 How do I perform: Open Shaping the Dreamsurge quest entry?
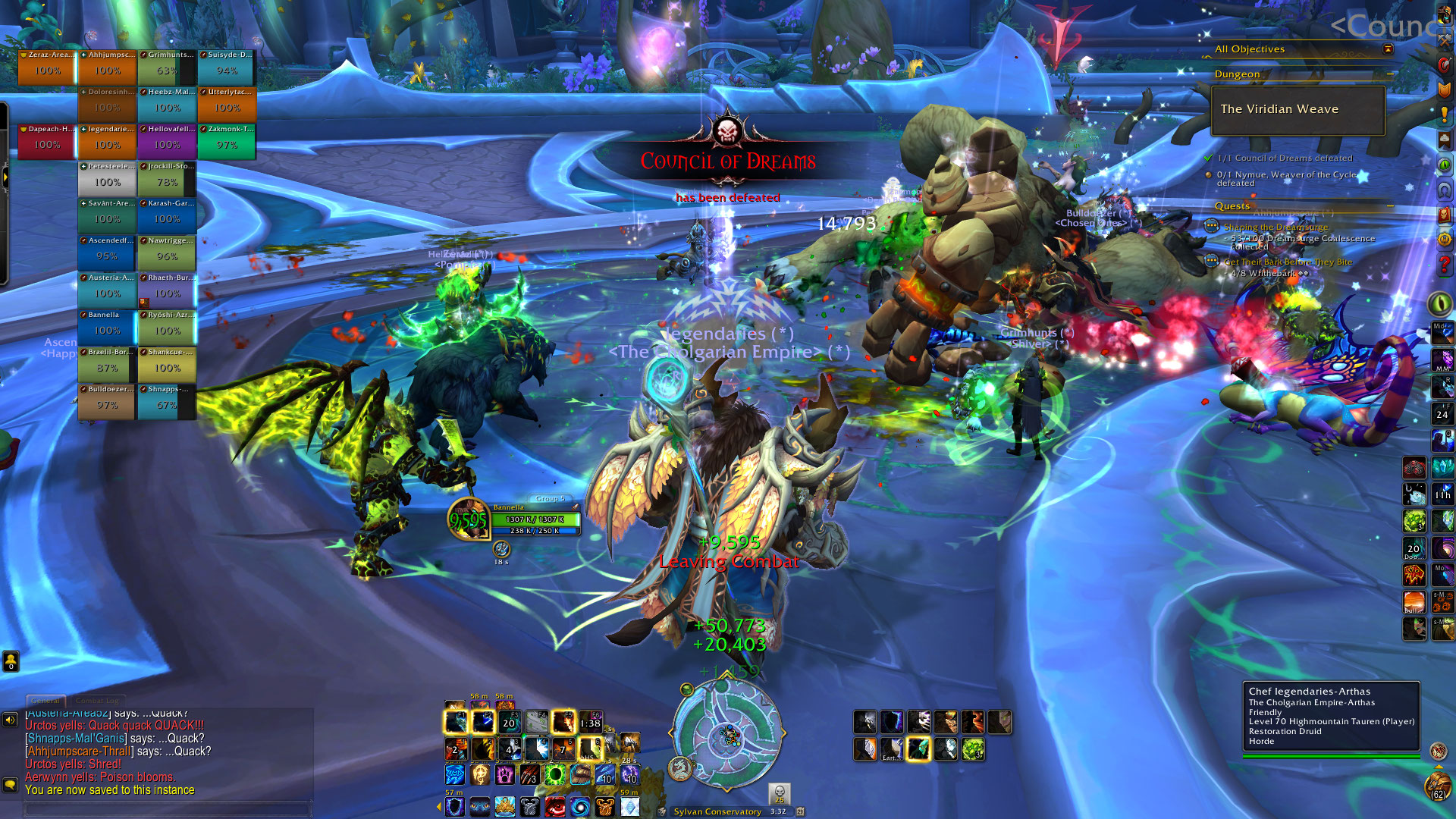pos(1276,227)
